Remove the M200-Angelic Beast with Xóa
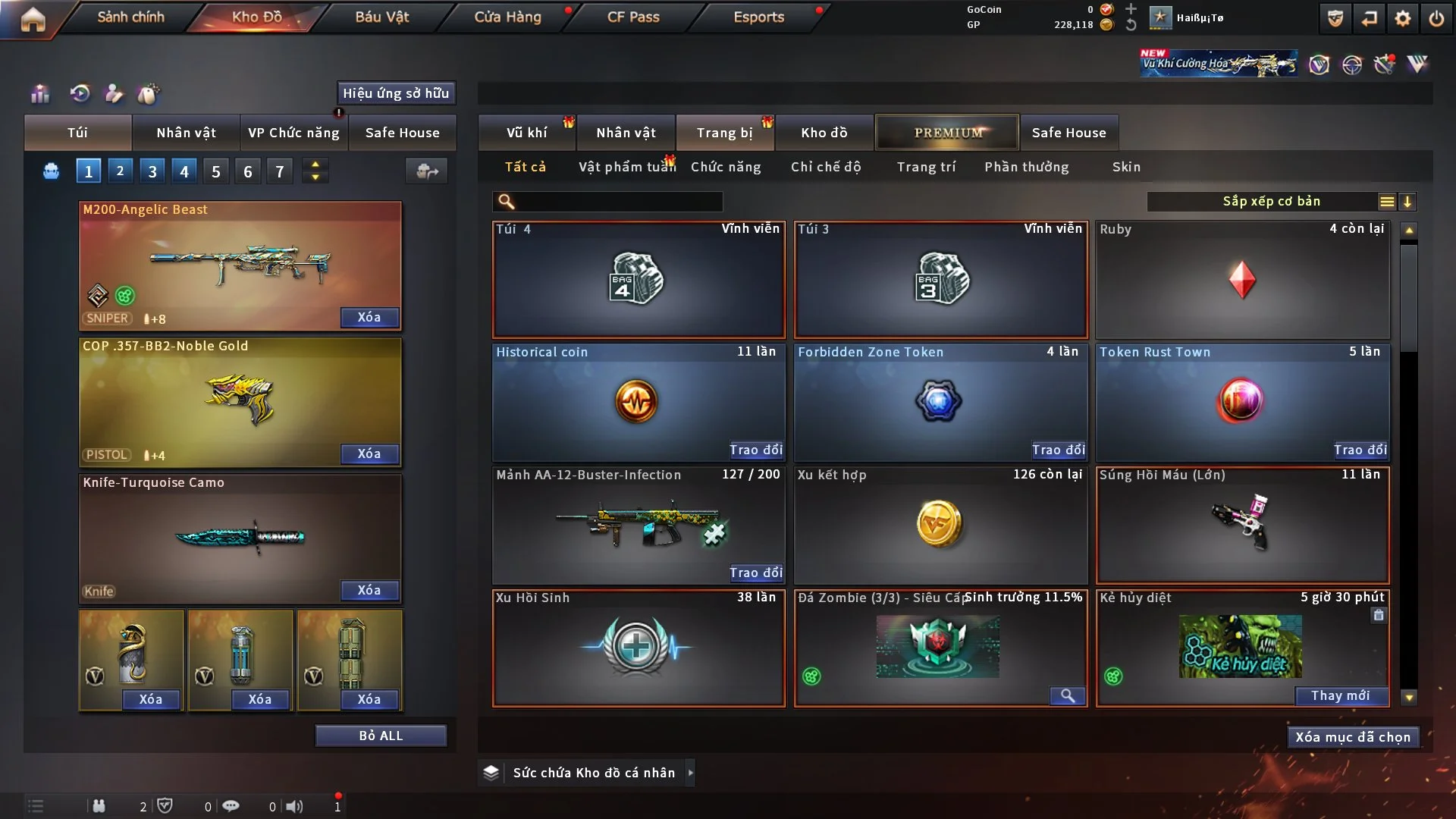This screenshot has height=819, width=1456. [x=369, y=317]
